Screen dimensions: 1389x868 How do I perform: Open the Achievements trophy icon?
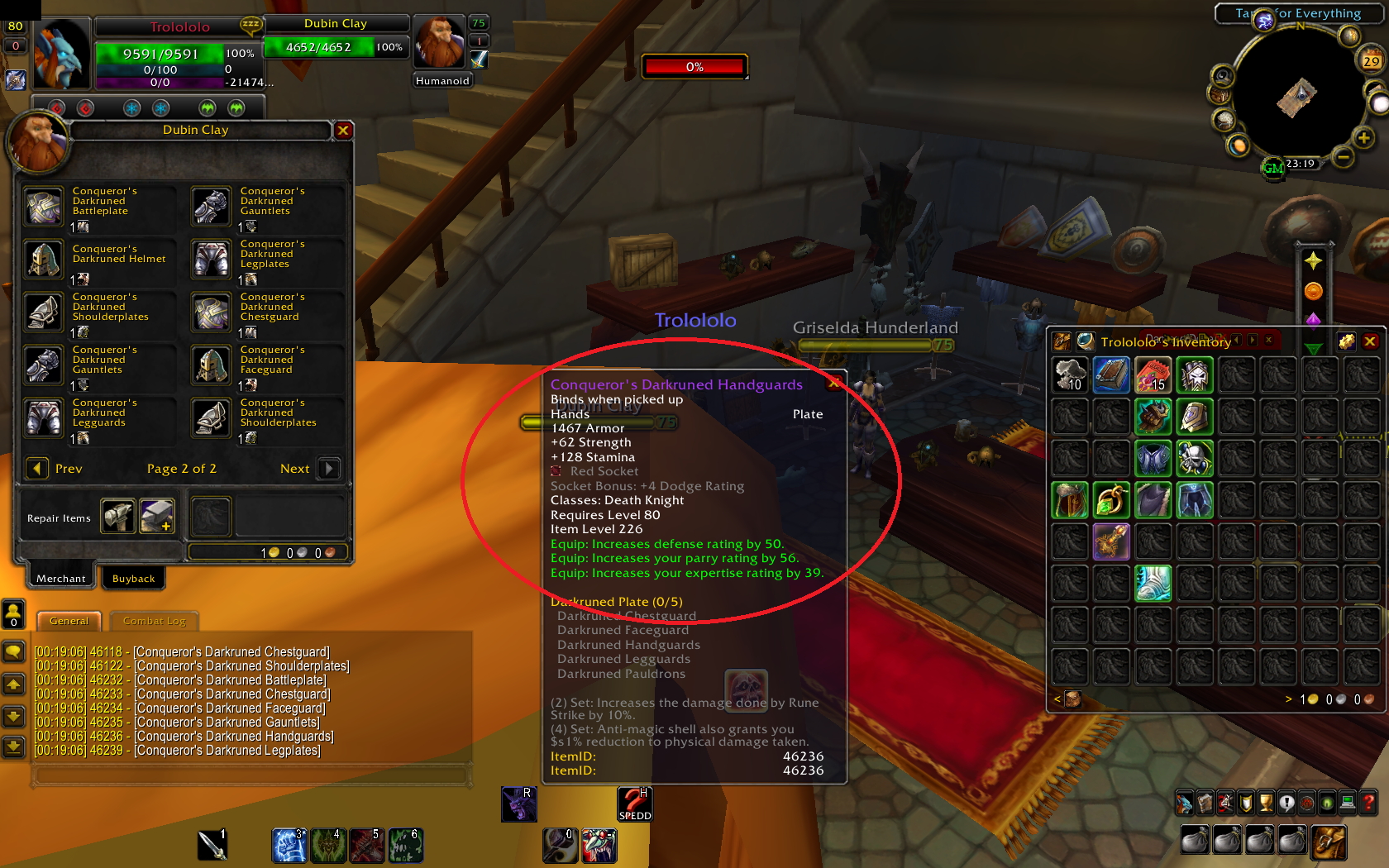(x=1266, y=803)
